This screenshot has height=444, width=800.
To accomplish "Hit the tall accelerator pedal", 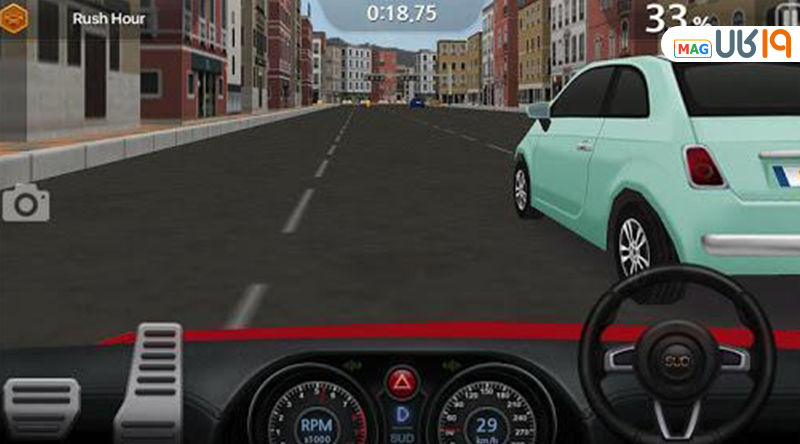I will [x=148, y=381].
